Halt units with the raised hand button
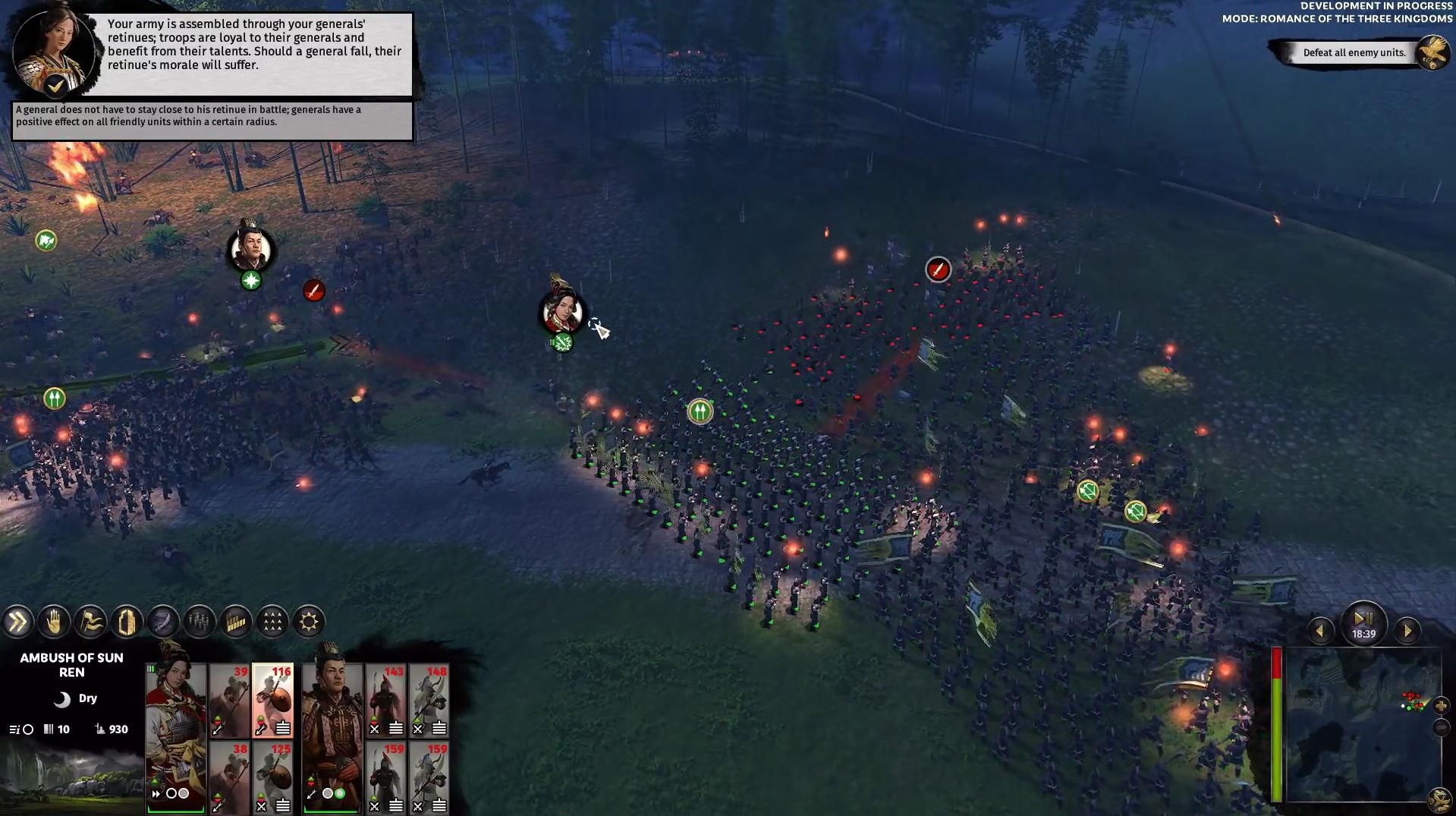The height and width of the screenshot is (816, 1456). [54, 622]
